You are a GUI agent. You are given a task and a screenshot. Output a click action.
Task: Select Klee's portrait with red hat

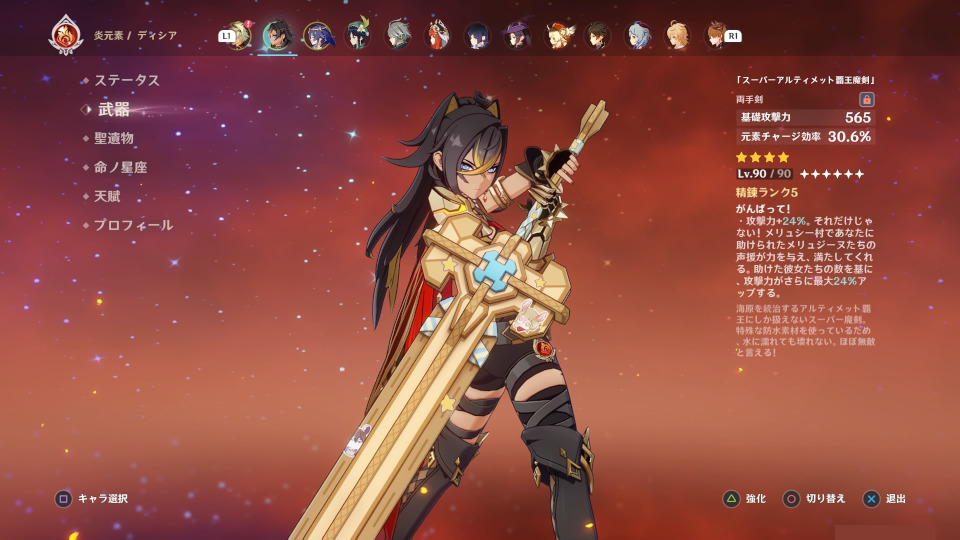pyautogui.click(x=557, y=36)
